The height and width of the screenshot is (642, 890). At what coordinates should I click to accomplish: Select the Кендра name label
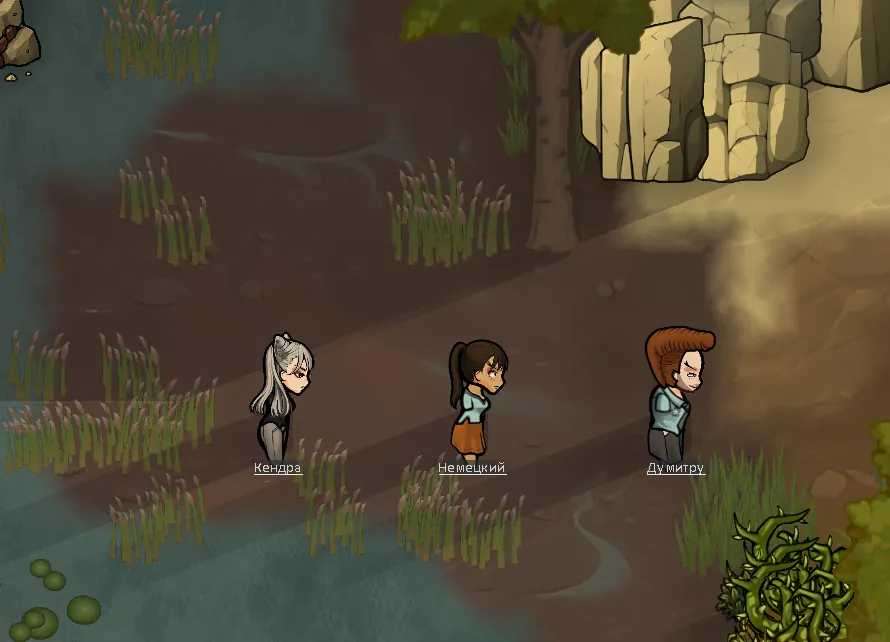(277, 468)
